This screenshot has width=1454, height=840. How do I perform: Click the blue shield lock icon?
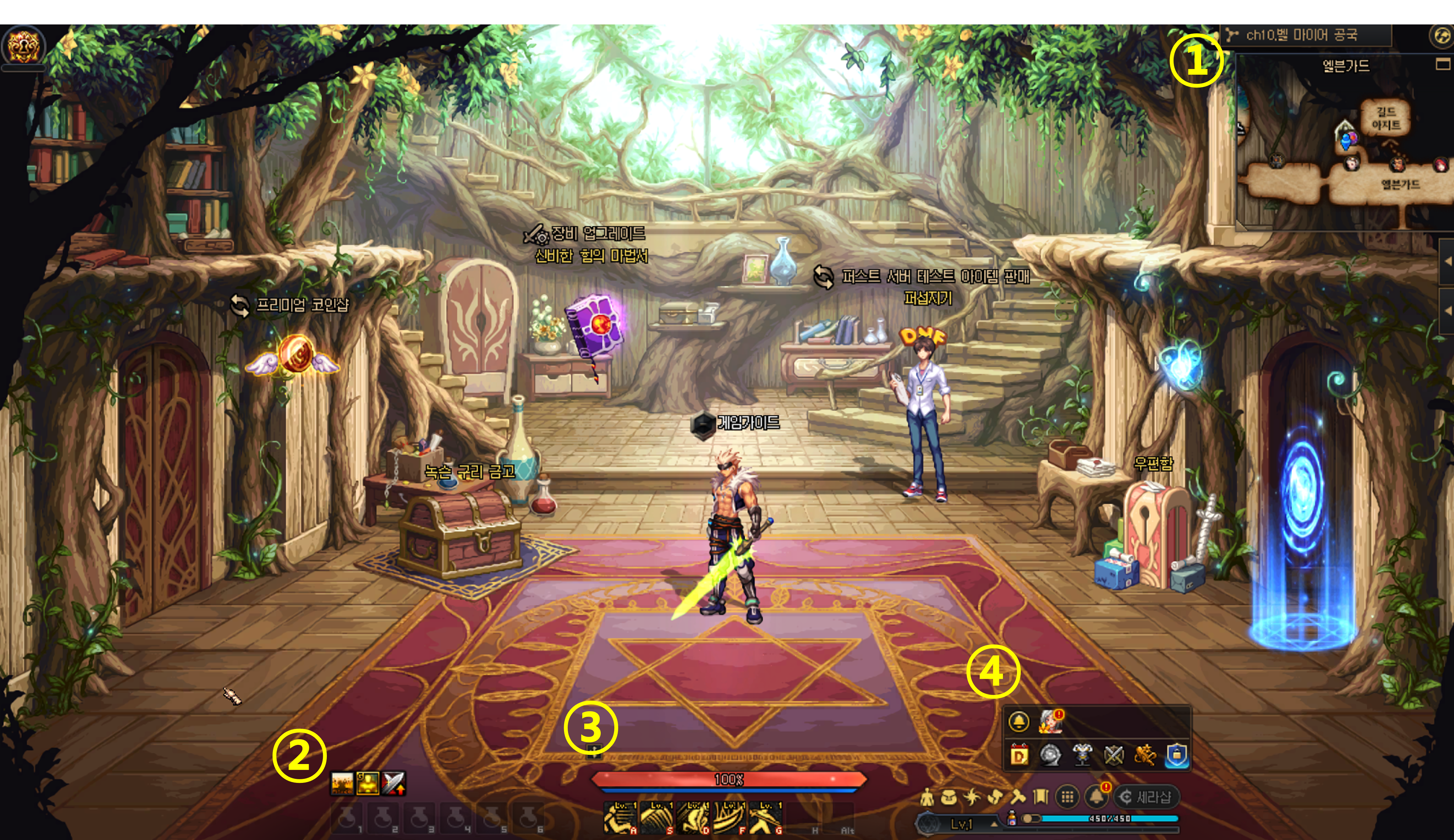click(1176, 755)
